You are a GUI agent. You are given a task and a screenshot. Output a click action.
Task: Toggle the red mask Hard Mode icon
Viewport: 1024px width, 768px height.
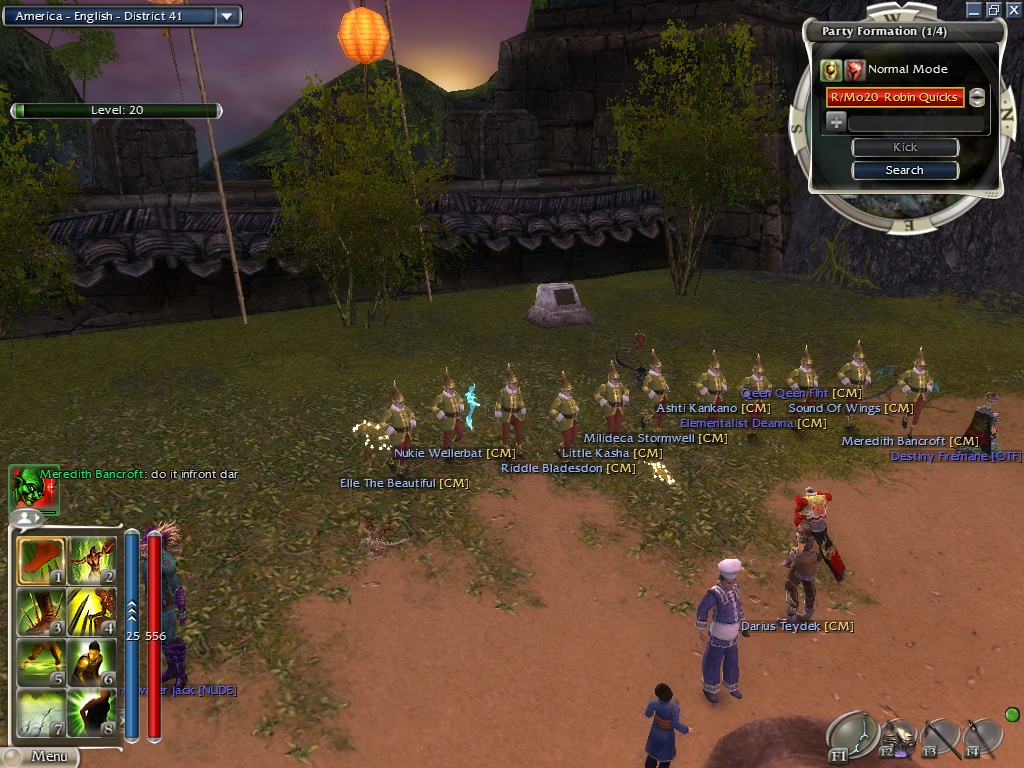click(x=854, y=70)
